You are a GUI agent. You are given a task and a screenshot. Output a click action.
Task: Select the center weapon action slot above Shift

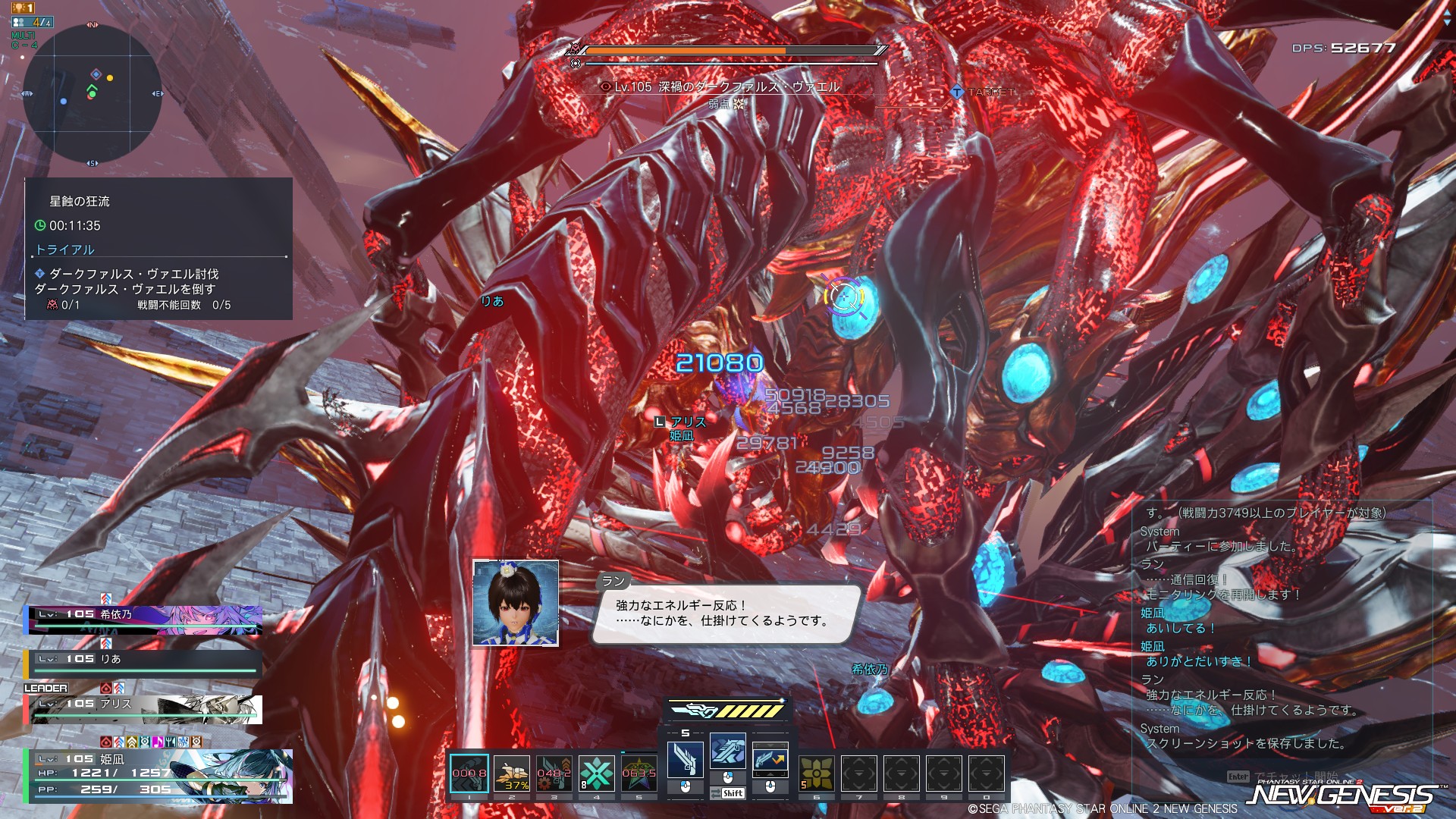click(727, 752)
